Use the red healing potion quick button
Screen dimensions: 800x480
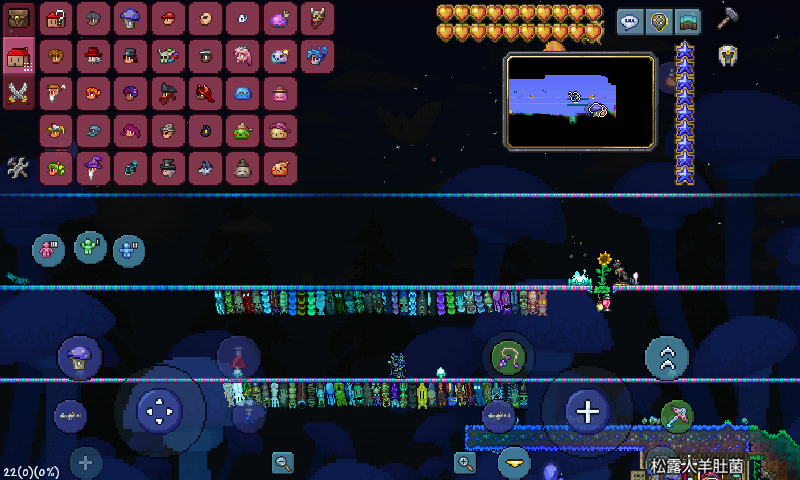coord(238,355)
